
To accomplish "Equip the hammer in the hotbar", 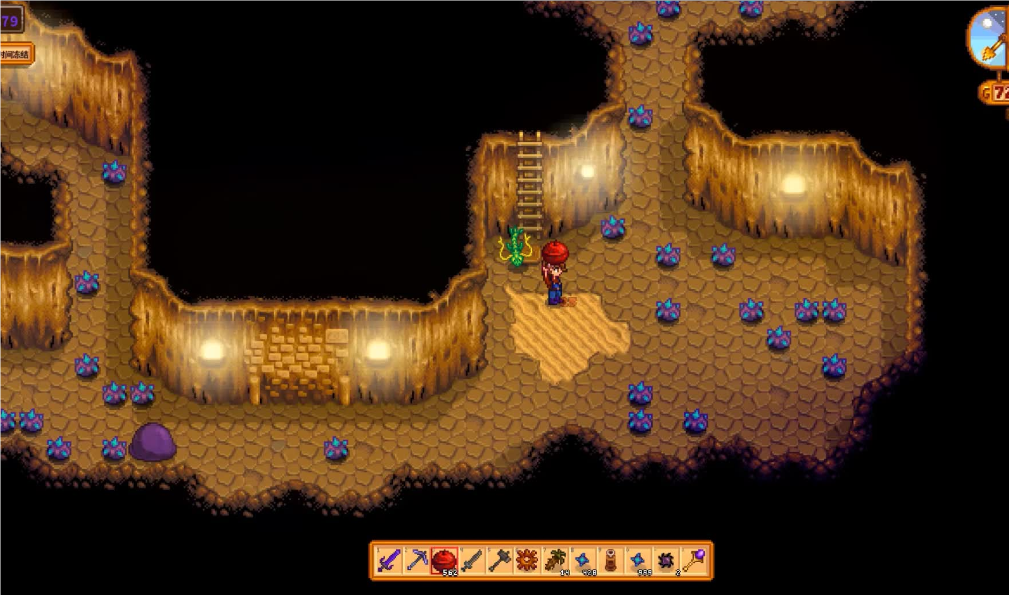I will (x=499, y=560).
